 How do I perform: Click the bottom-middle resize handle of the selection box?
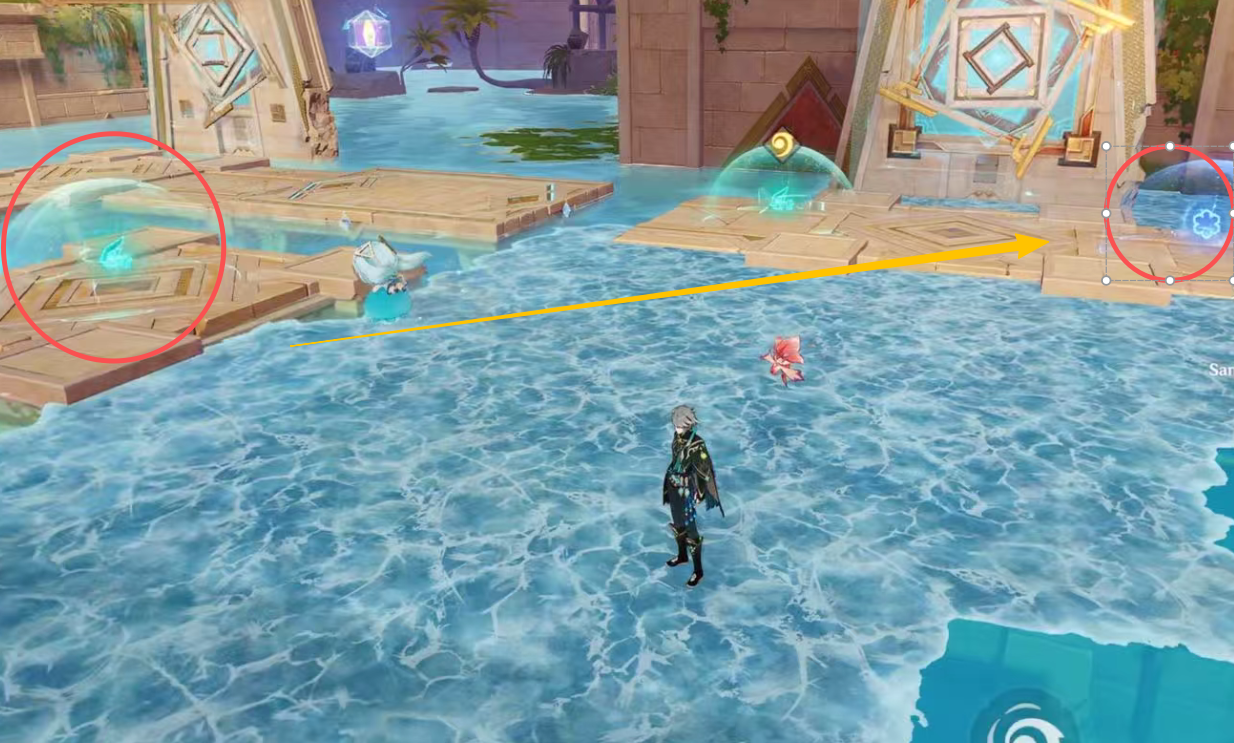(x=1170, y=281)
